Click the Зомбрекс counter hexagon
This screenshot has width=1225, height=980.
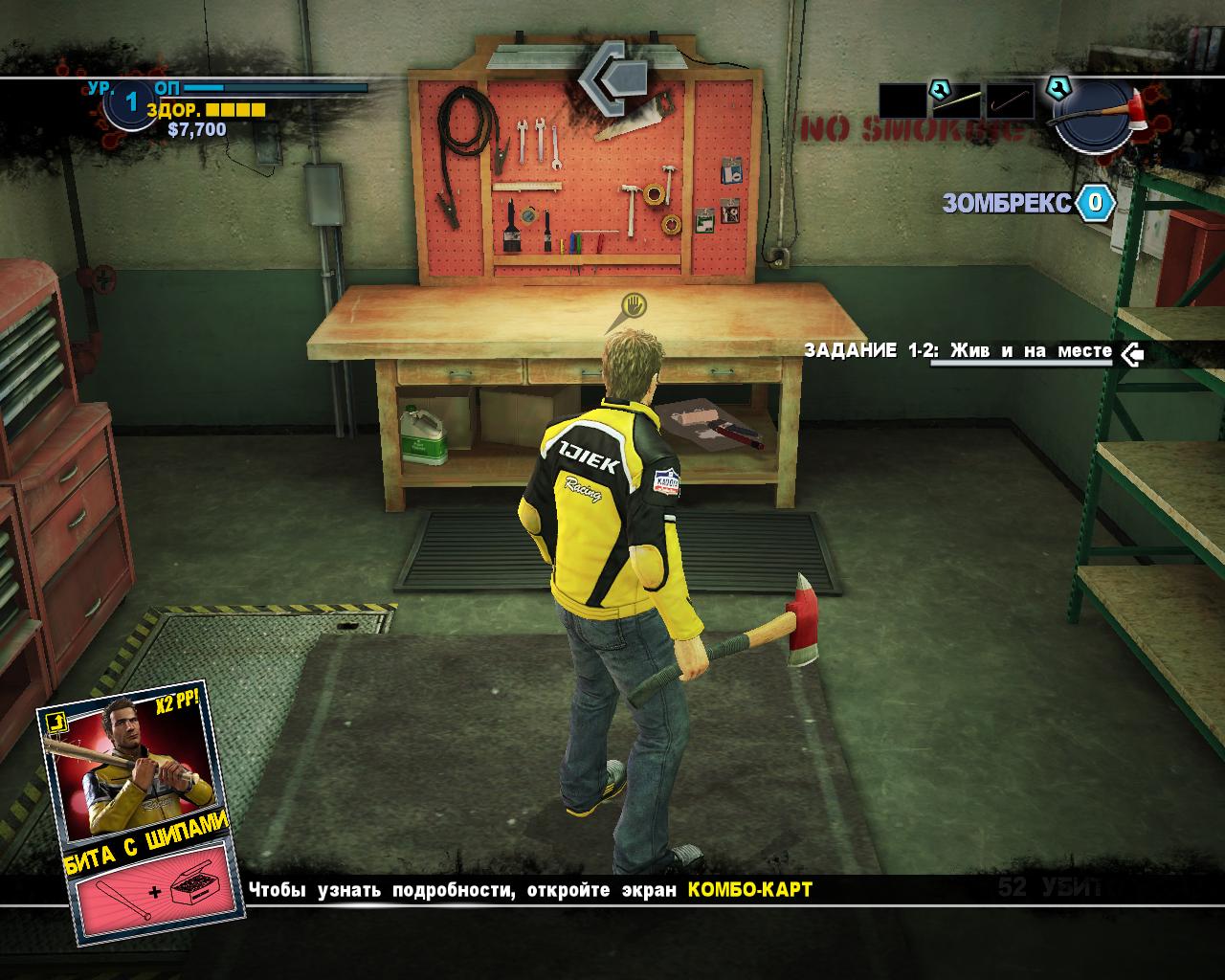click(1096, 201)
